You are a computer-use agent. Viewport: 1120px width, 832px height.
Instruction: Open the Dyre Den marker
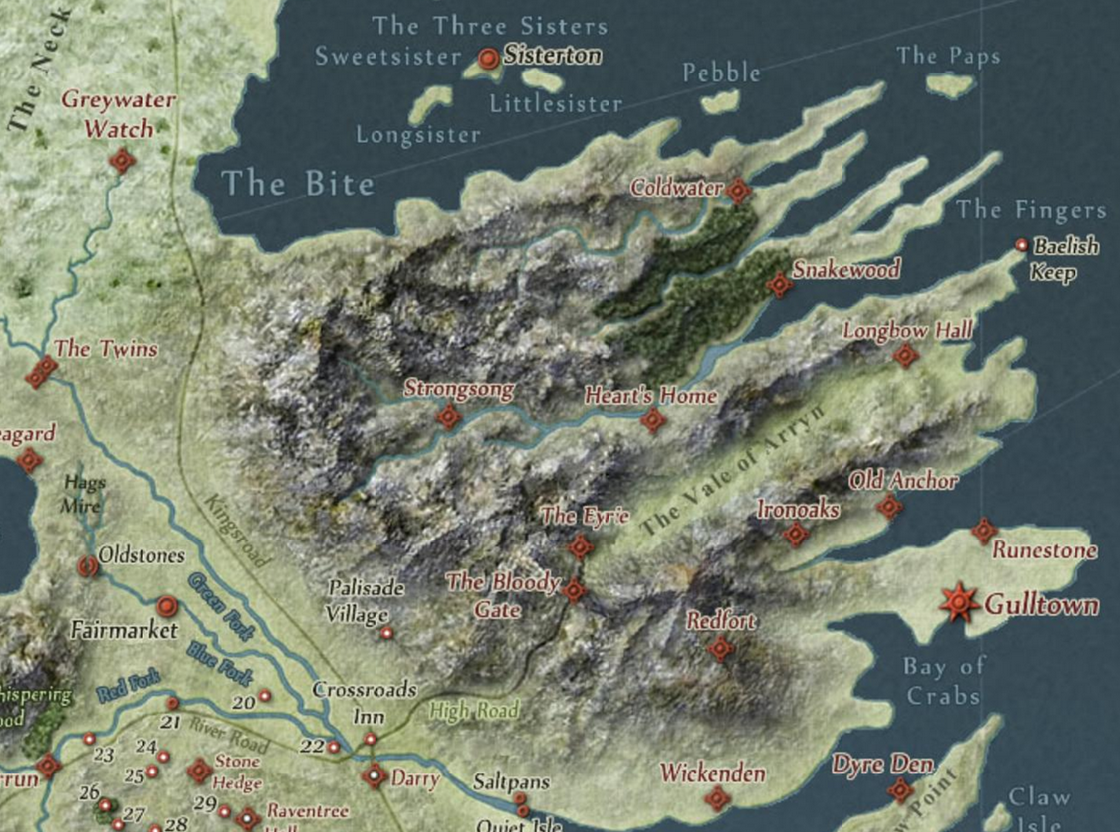(x=901, y=791)
